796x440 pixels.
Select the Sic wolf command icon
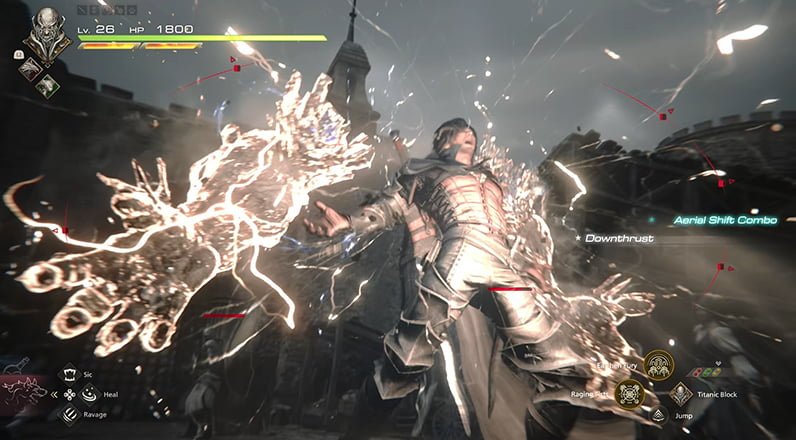tap(70, 374)
